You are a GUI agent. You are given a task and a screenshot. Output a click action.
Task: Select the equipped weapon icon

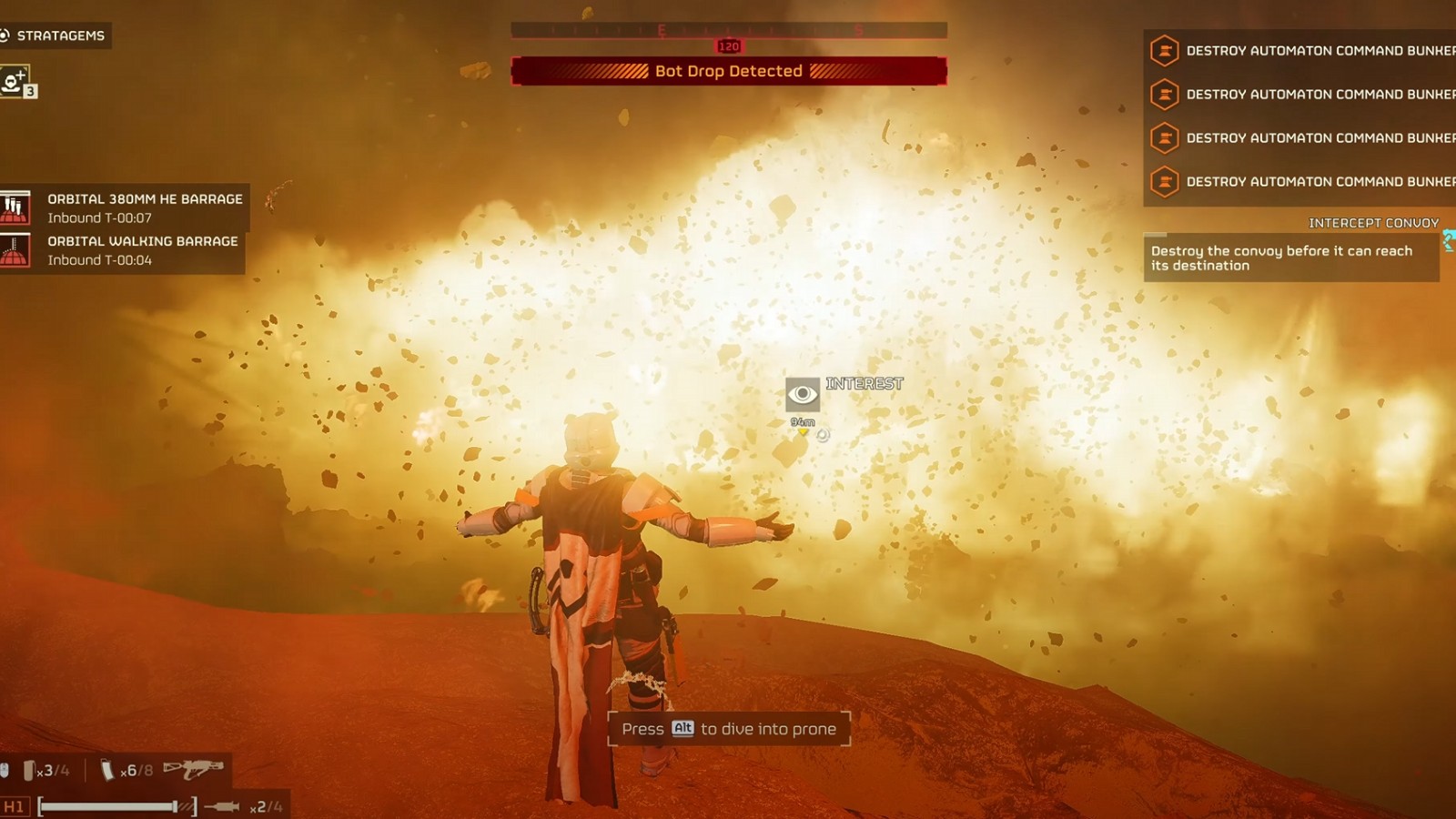[193, 770]
